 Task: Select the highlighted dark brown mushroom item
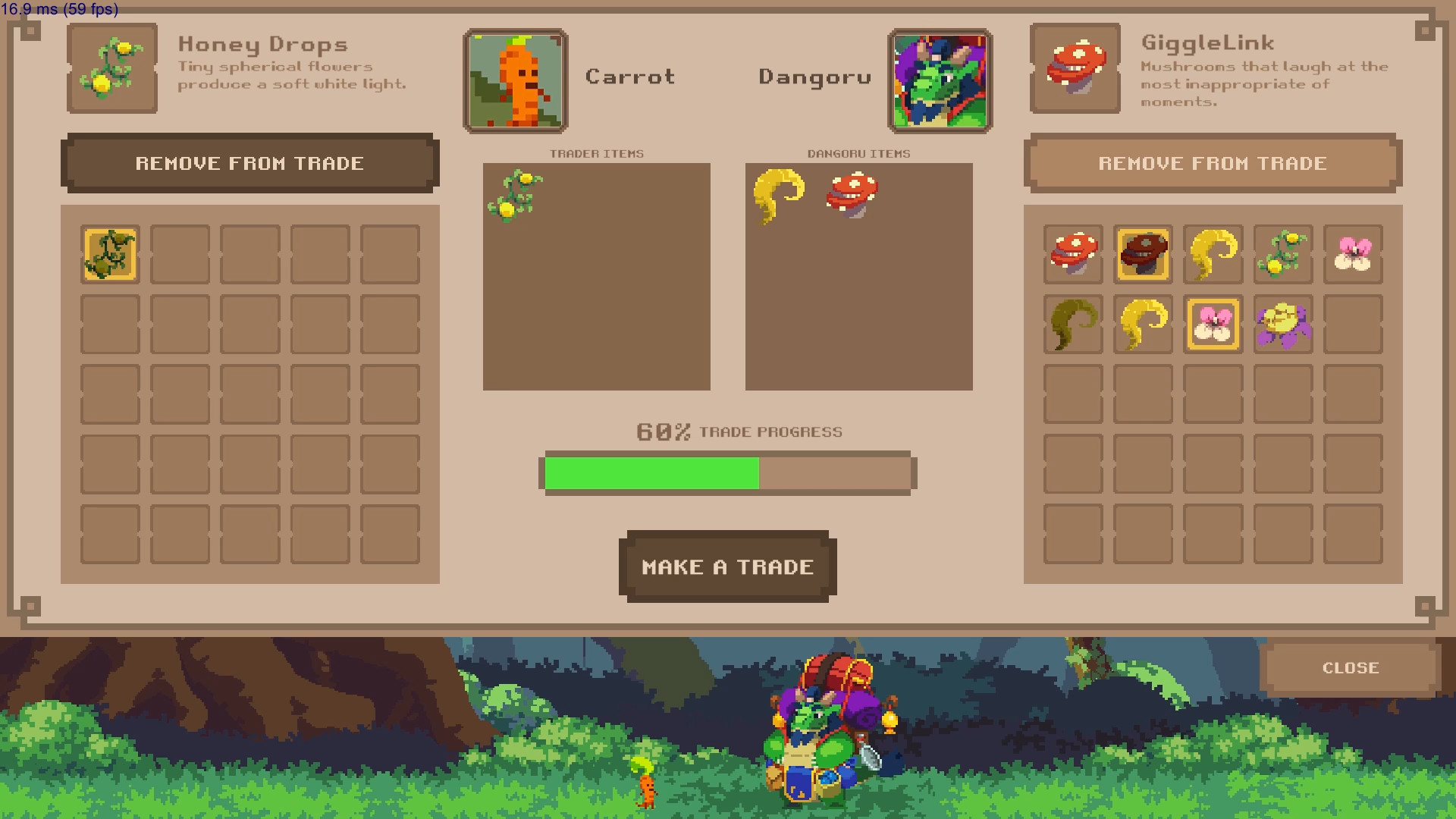coord(1143,254)
